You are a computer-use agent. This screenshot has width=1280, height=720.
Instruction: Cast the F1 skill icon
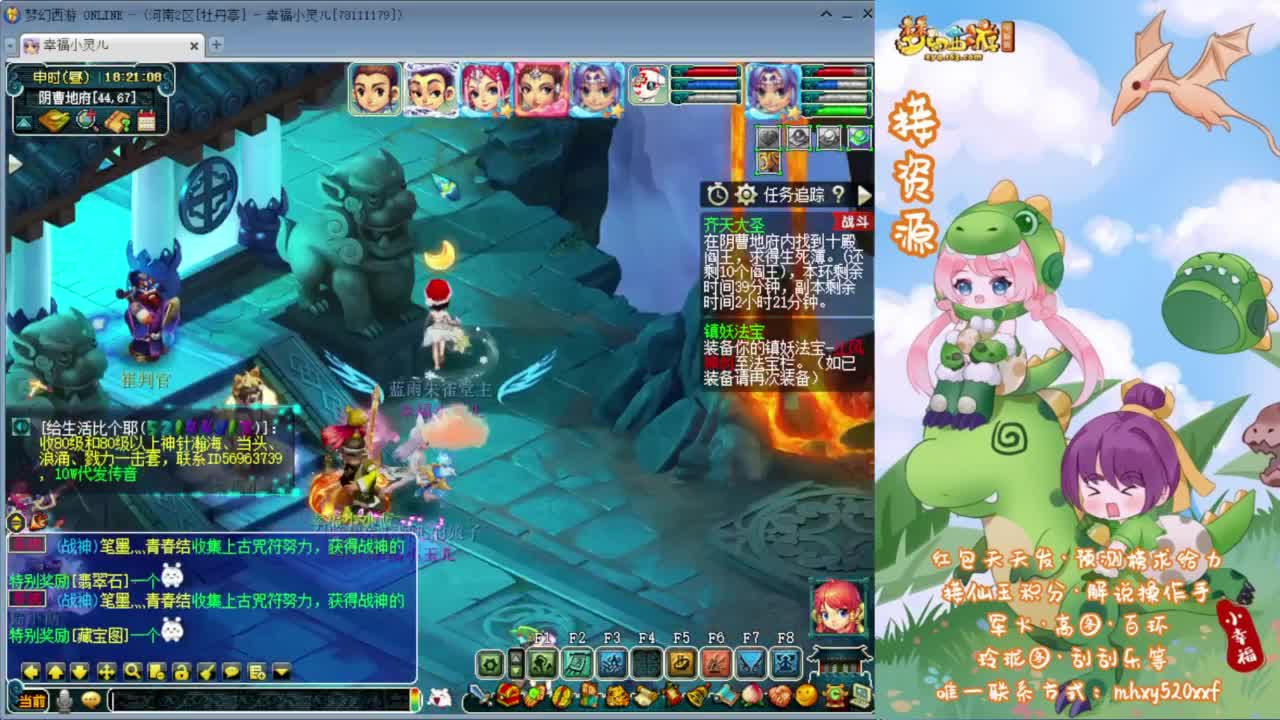[541, 663]
